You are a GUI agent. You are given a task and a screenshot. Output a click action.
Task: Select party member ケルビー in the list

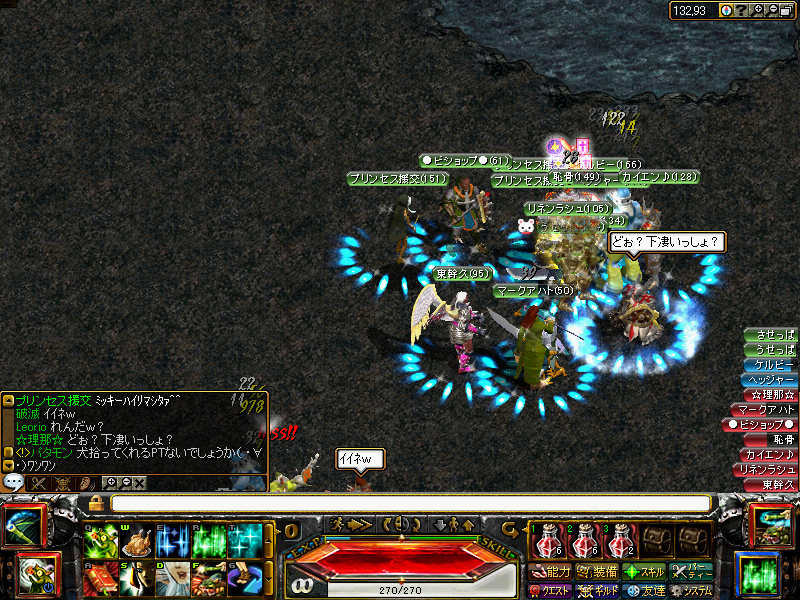pos(771,364)
